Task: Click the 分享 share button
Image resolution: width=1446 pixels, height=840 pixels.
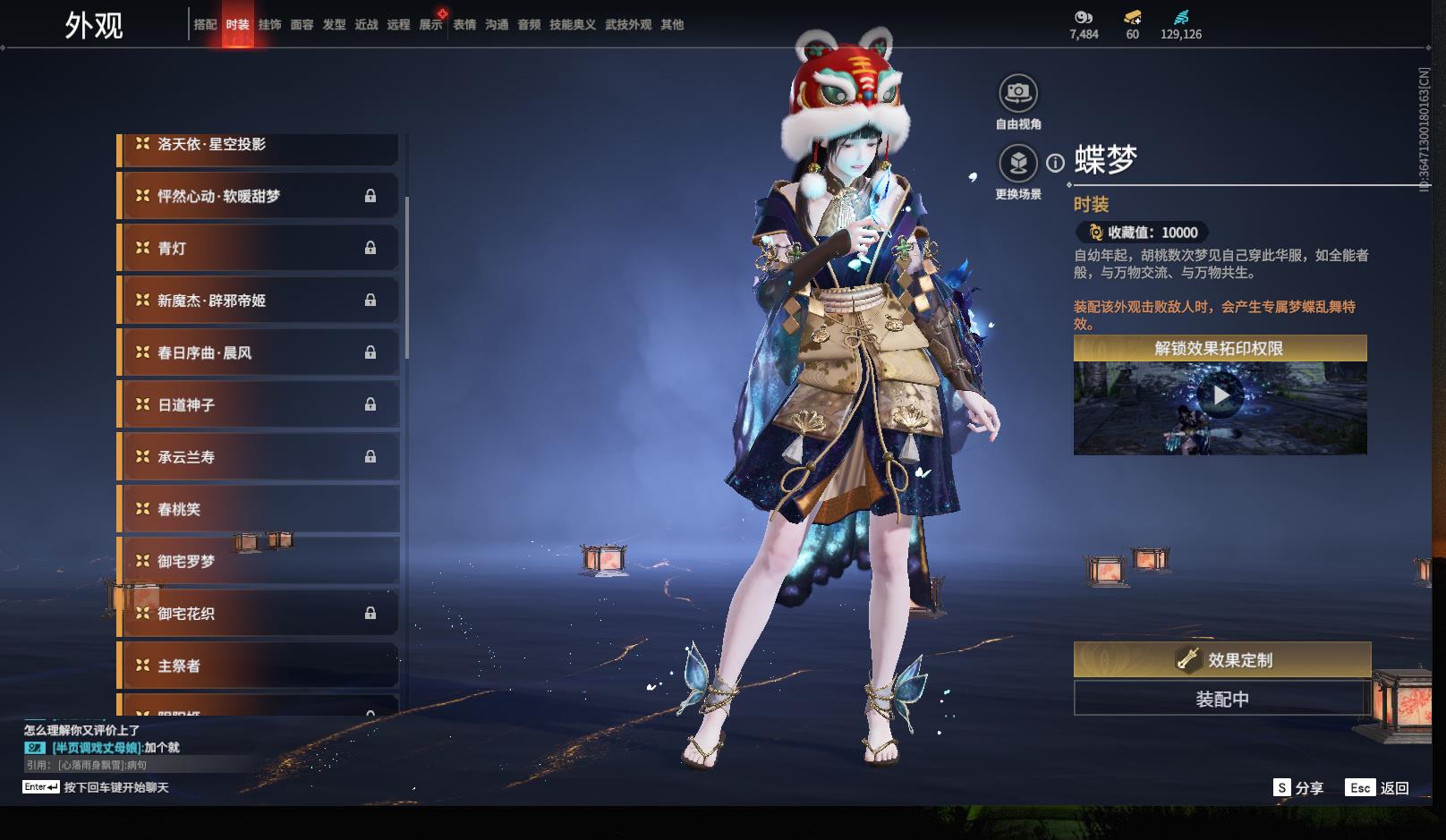Action: pos(1297,788)
